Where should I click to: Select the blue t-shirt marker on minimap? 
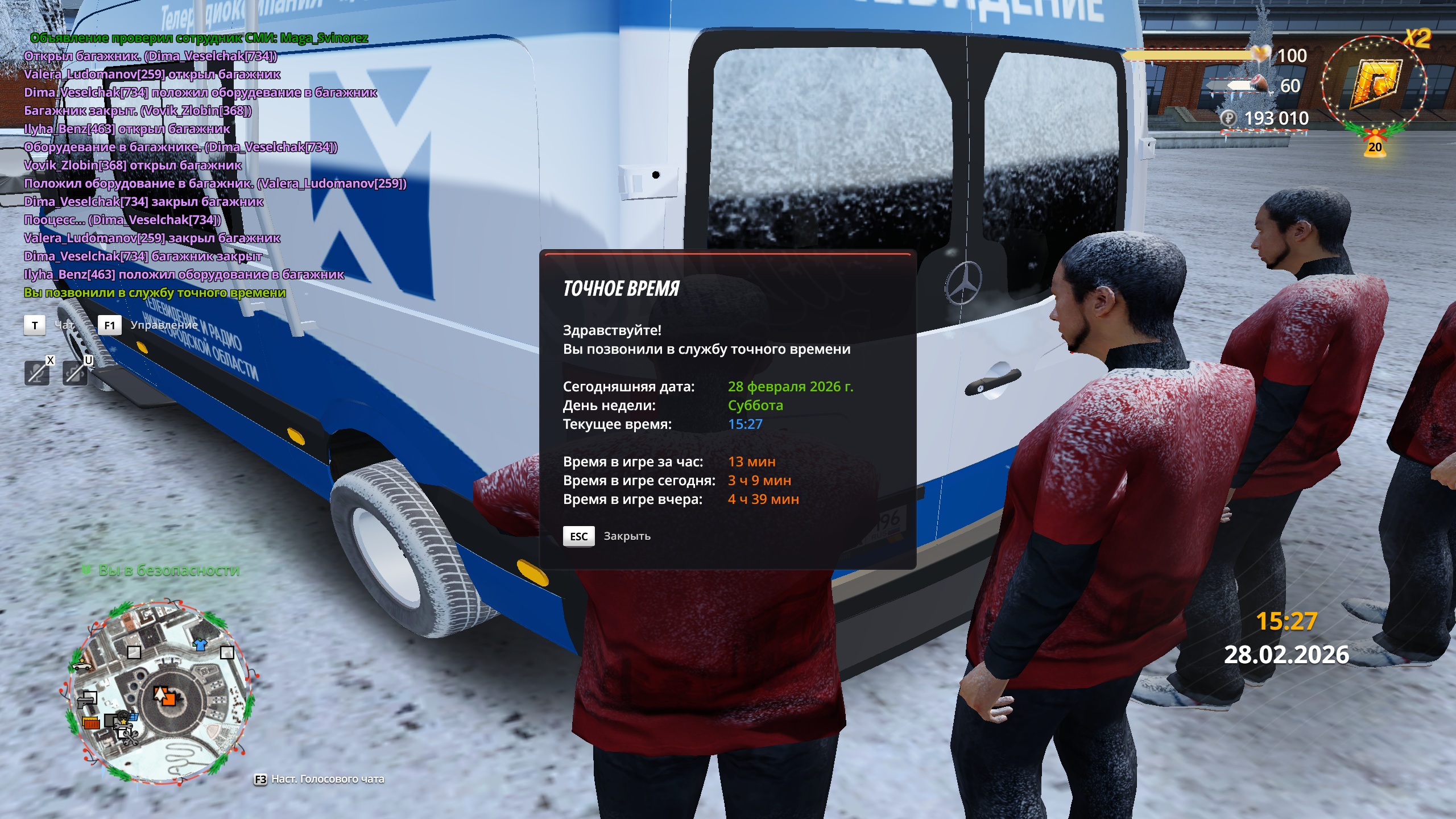click(200, 644)
